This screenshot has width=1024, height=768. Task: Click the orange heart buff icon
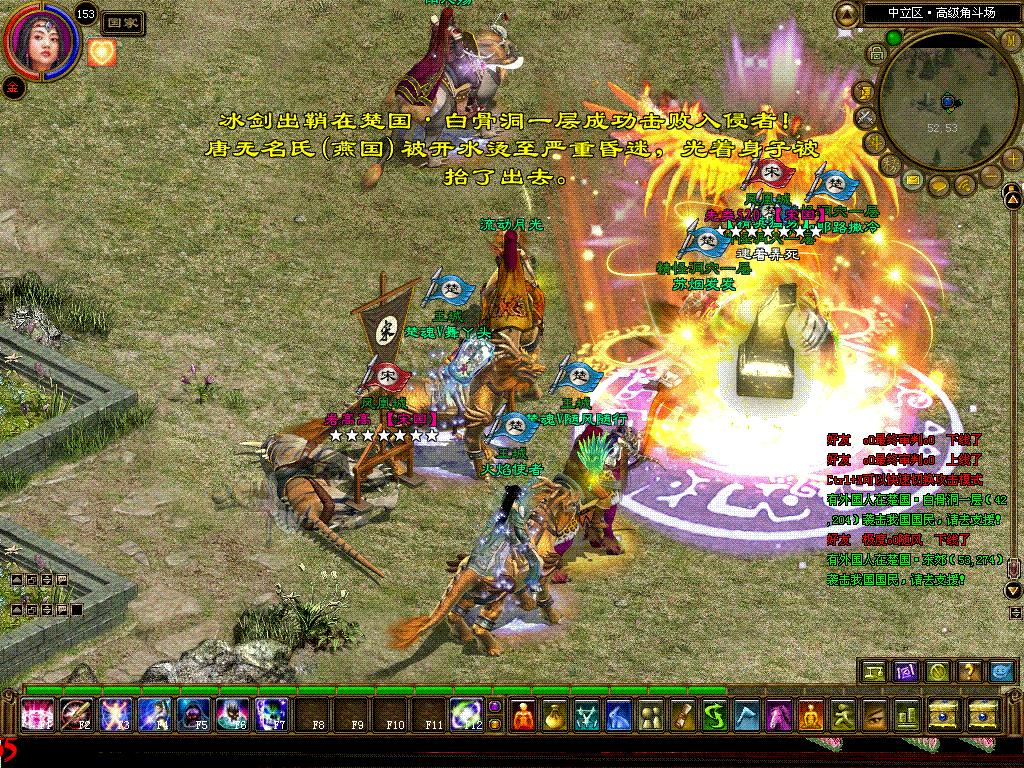pos(102,52)
